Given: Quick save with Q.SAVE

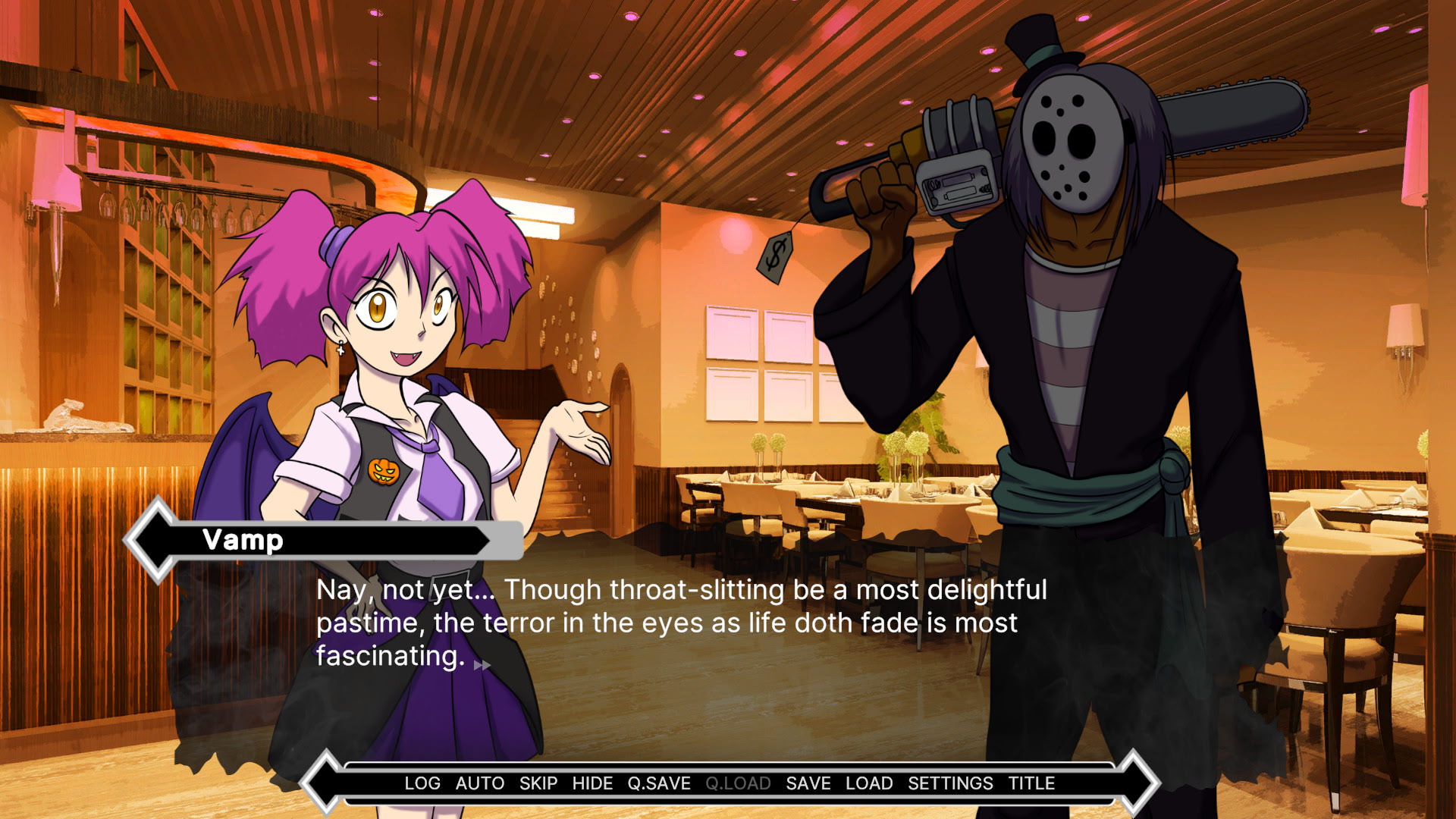Looking at the screenshot, I should click(x=659, y=783).
